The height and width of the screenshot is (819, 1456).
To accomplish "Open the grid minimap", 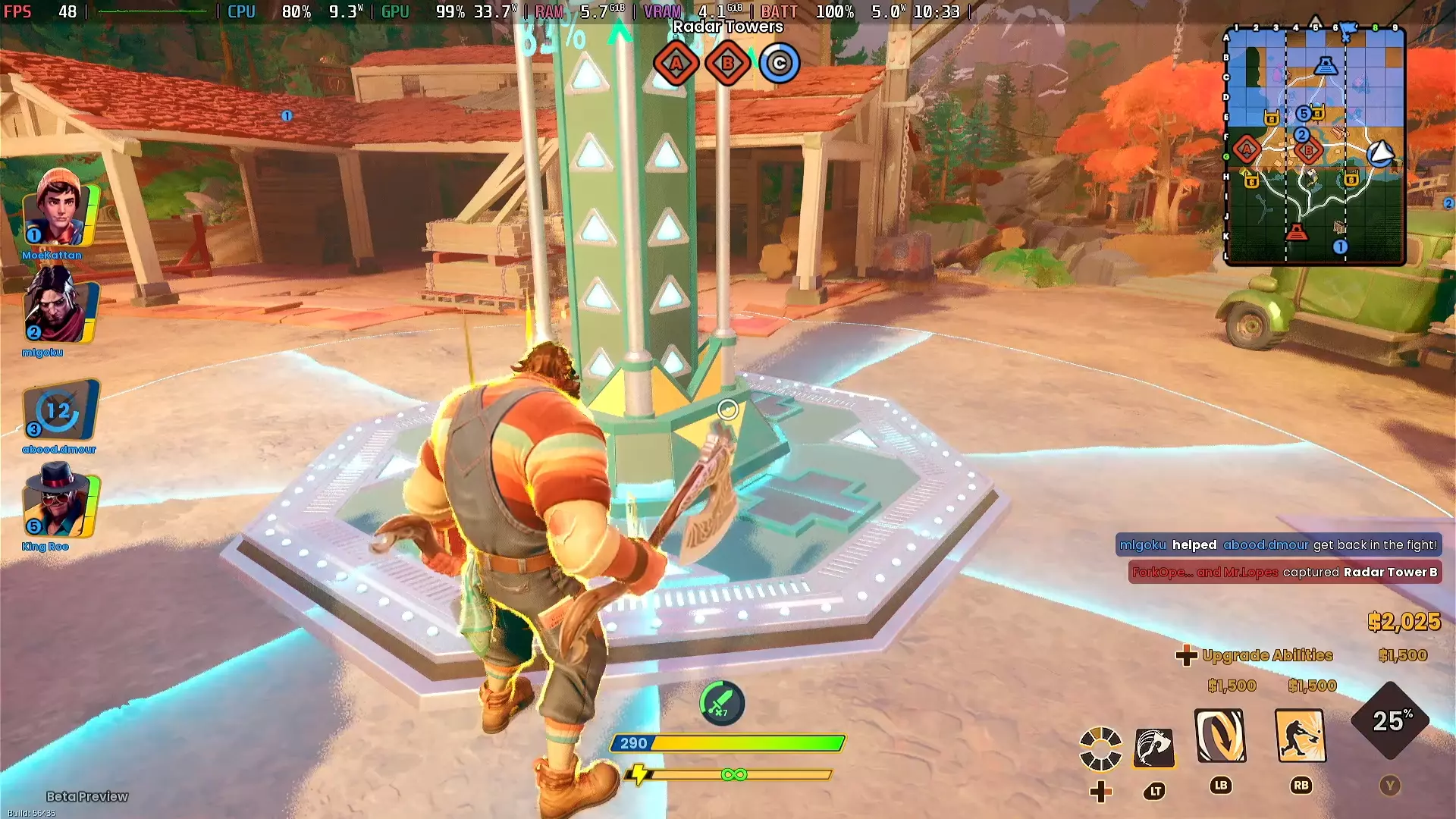I will click(1315, 146).
